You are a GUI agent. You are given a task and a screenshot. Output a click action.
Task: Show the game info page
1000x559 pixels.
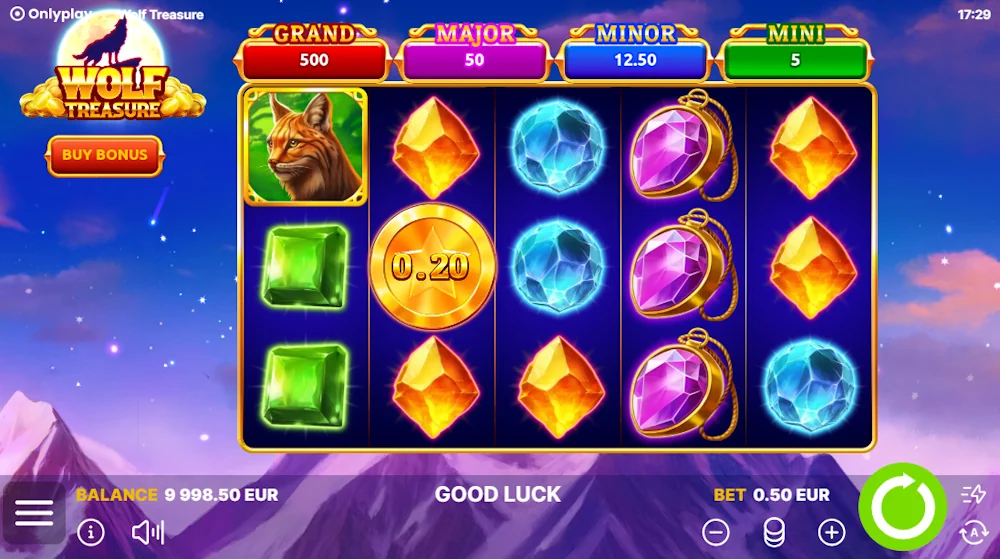point(91,532)
